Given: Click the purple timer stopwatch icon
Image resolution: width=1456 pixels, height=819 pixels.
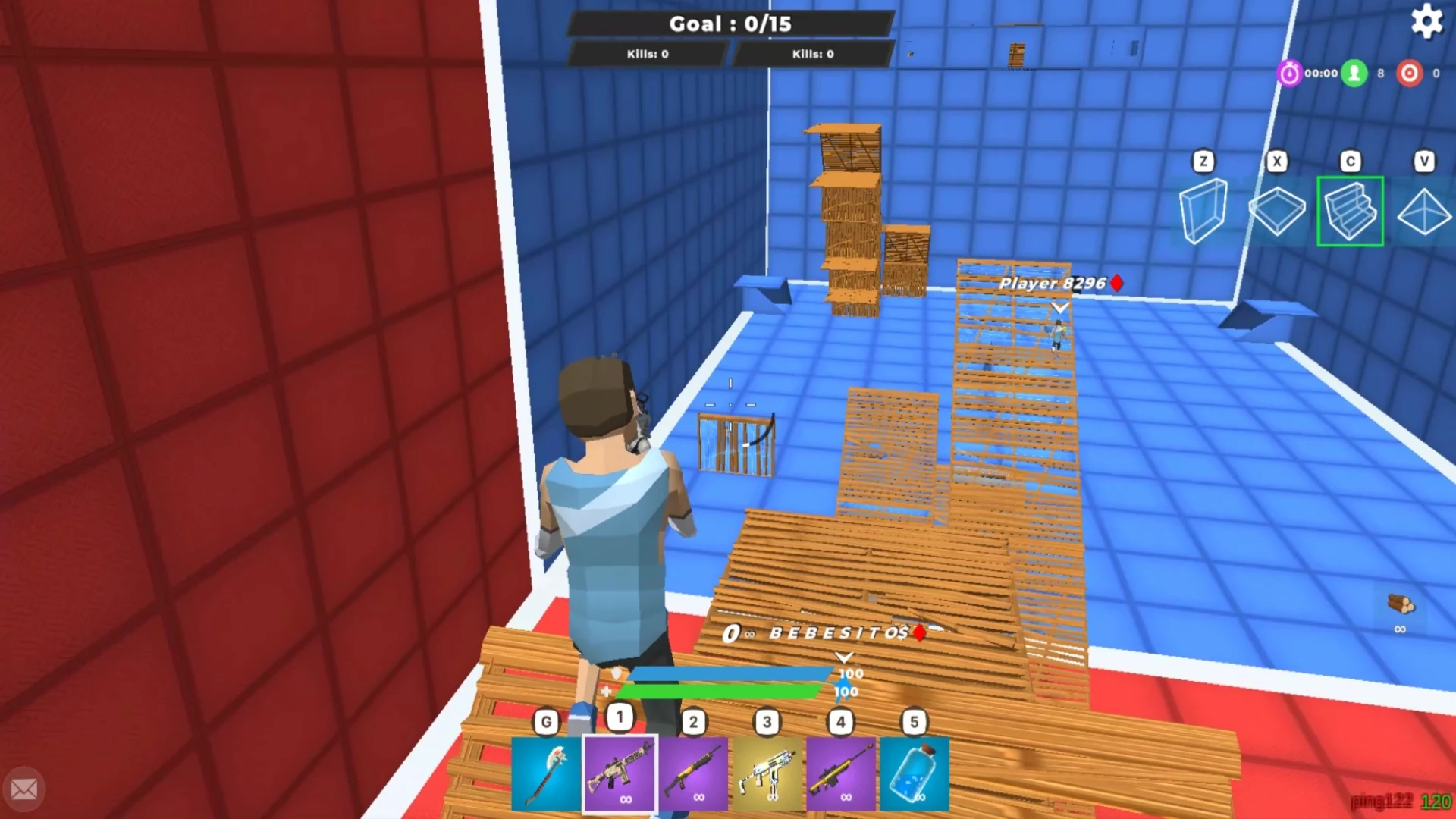Looking at the screenshot, I should 1290,74.
